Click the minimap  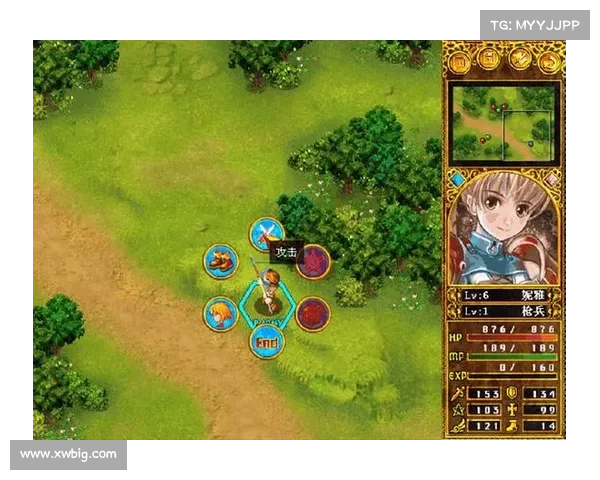coord(504,122)
